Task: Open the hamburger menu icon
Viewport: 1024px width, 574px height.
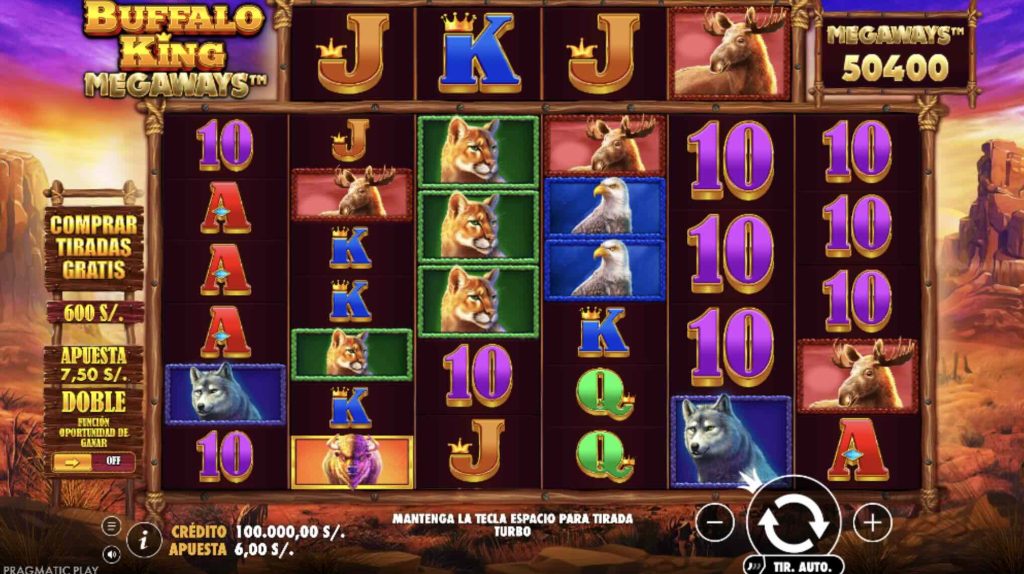Action: point(111,525)
